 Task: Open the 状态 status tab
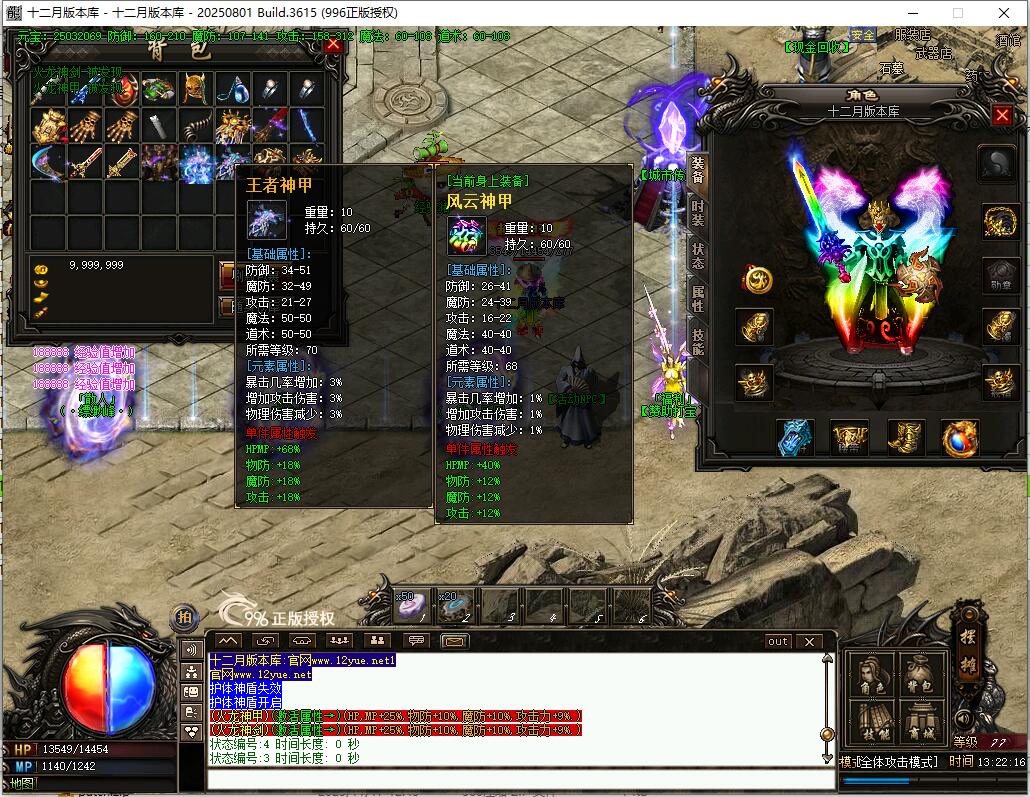[698, 255]
